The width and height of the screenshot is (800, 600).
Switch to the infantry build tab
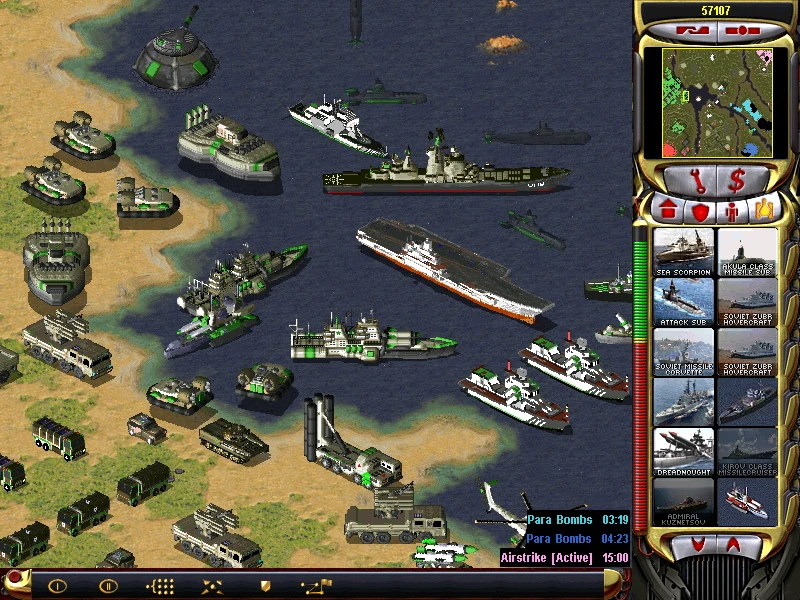[x=733, y=211]
